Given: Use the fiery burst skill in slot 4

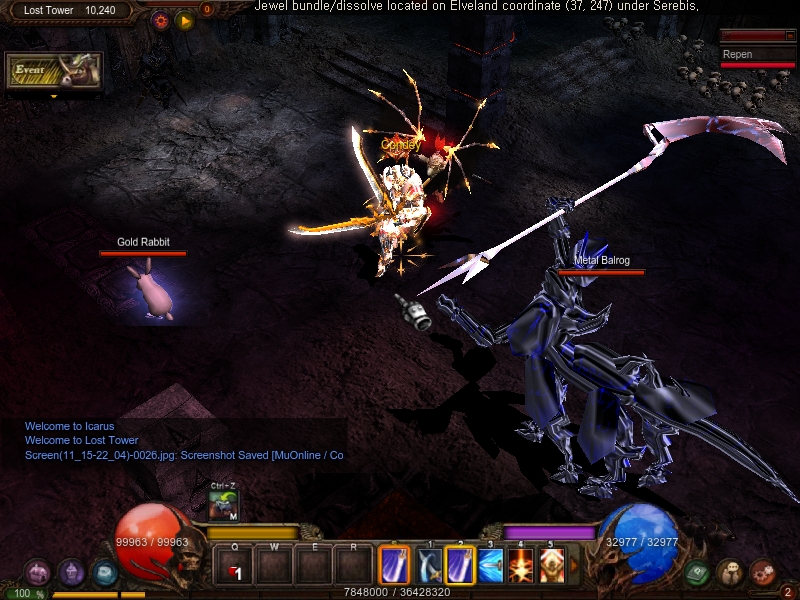Looking at the screenshot, I should tap(521, 565).
